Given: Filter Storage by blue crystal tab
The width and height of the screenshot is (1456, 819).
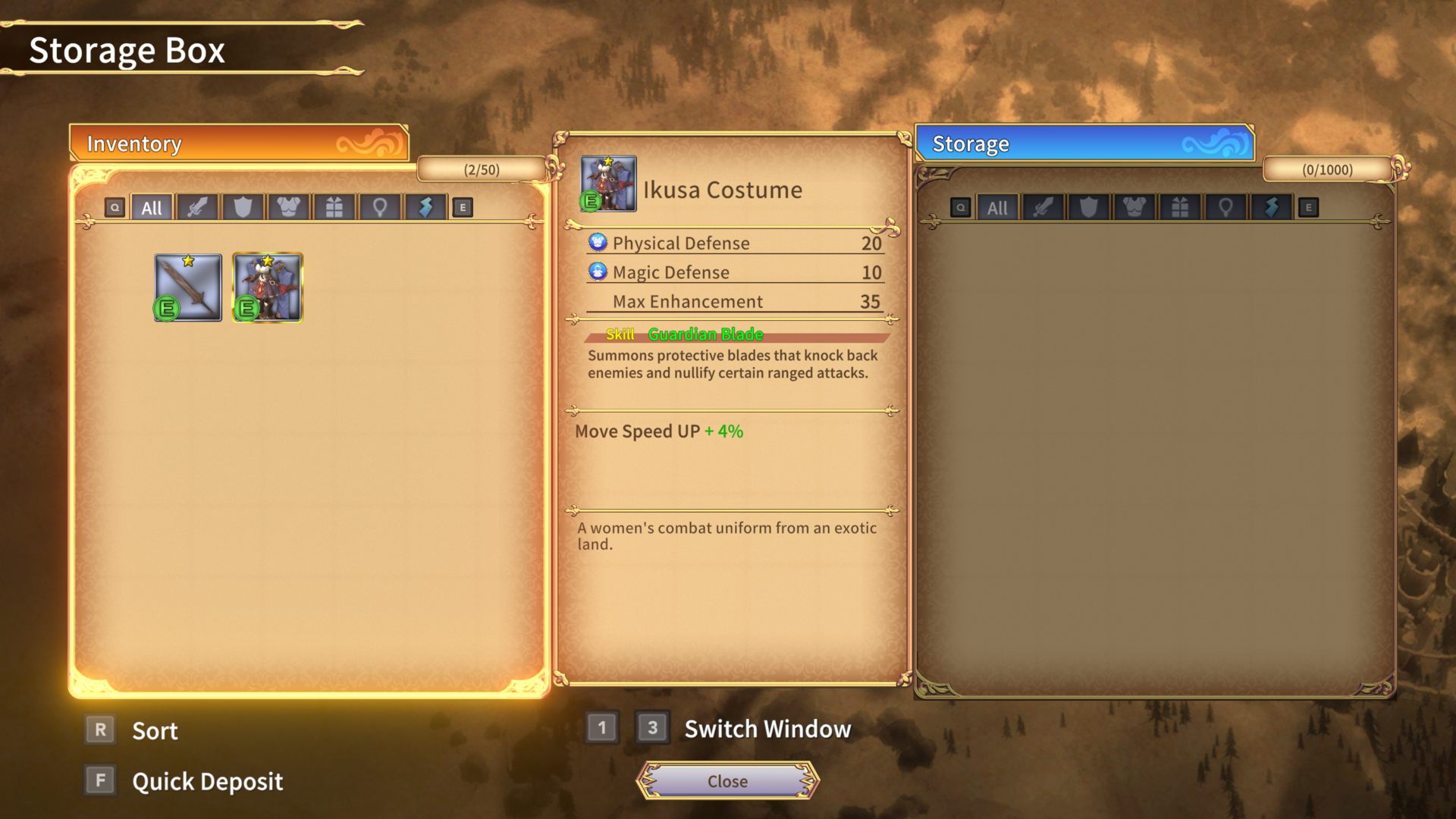Looking at the screenshot, I should (1272, 208).
